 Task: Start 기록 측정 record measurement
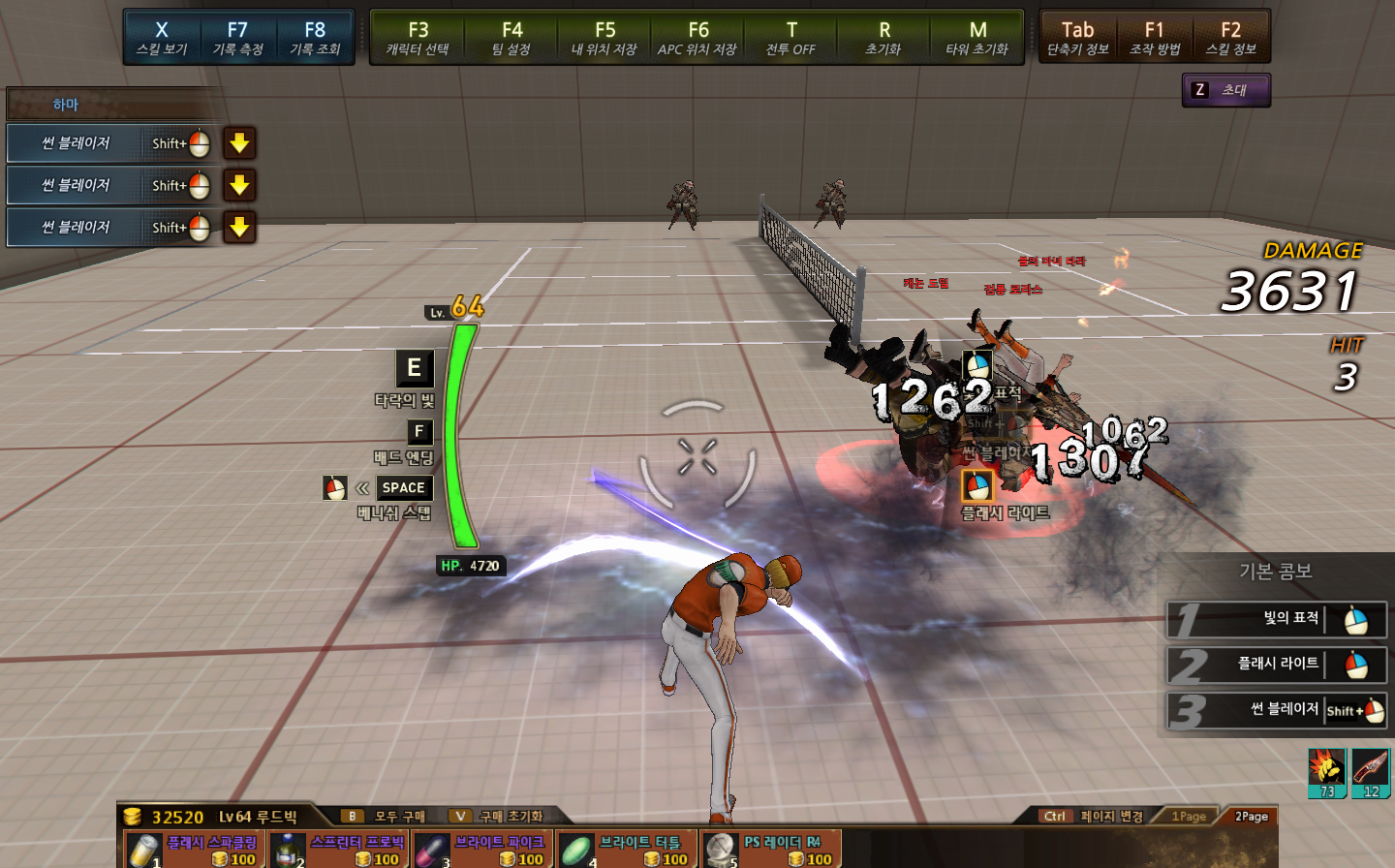coord(237,37)
